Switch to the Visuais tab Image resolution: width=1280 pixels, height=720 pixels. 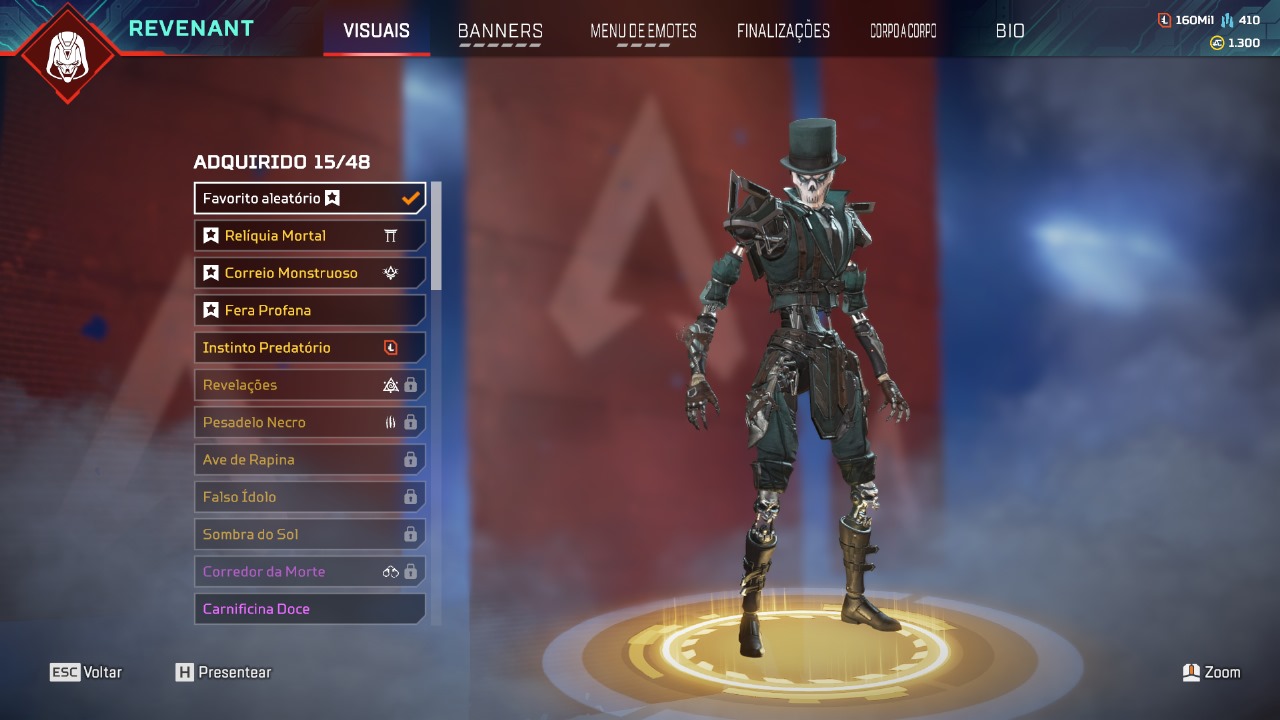click(x=376, y=31)
